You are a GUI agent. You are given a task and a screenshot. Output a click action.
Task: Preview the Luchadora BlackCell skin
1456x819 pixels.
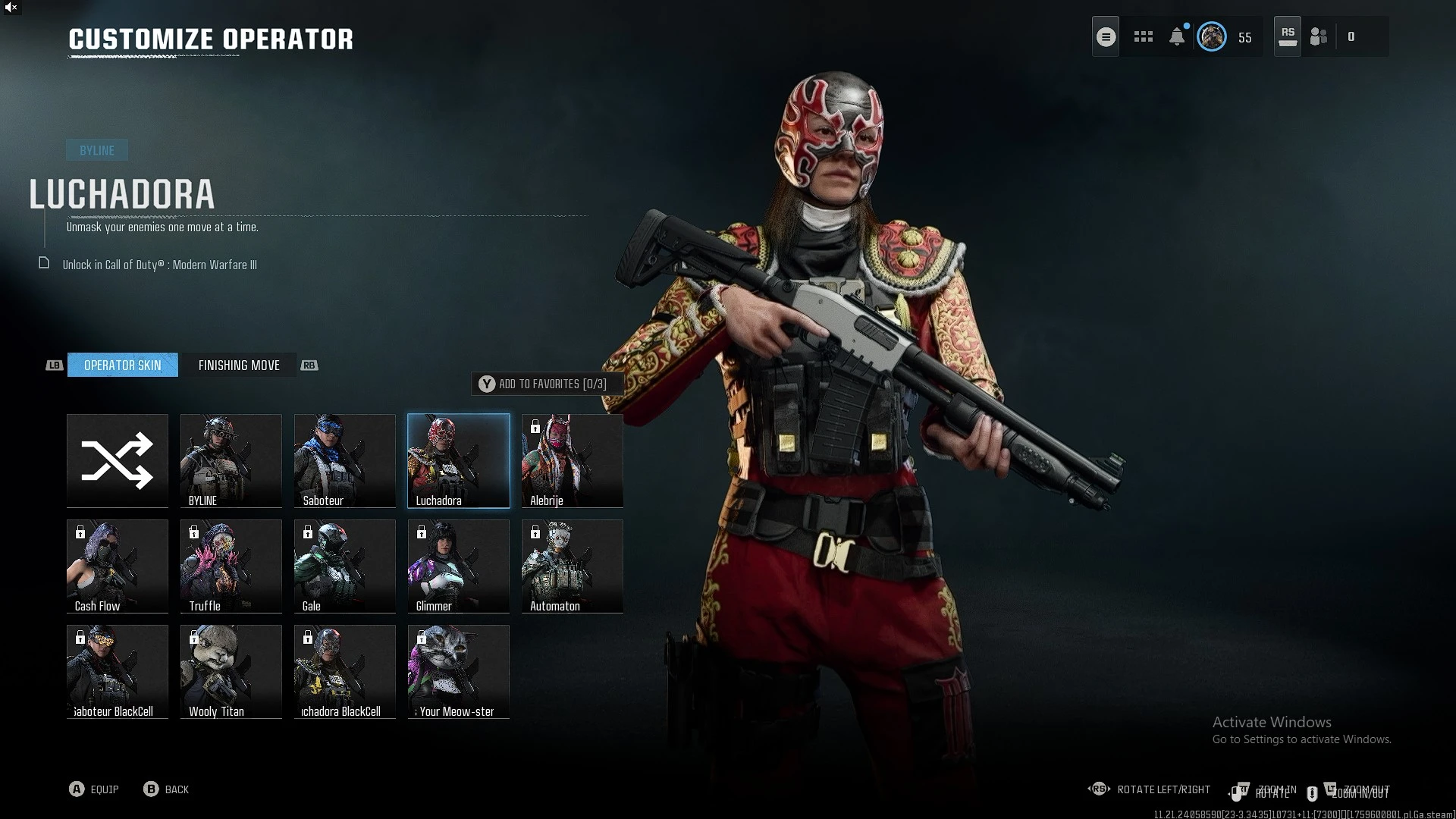click(x=345, y=671)
